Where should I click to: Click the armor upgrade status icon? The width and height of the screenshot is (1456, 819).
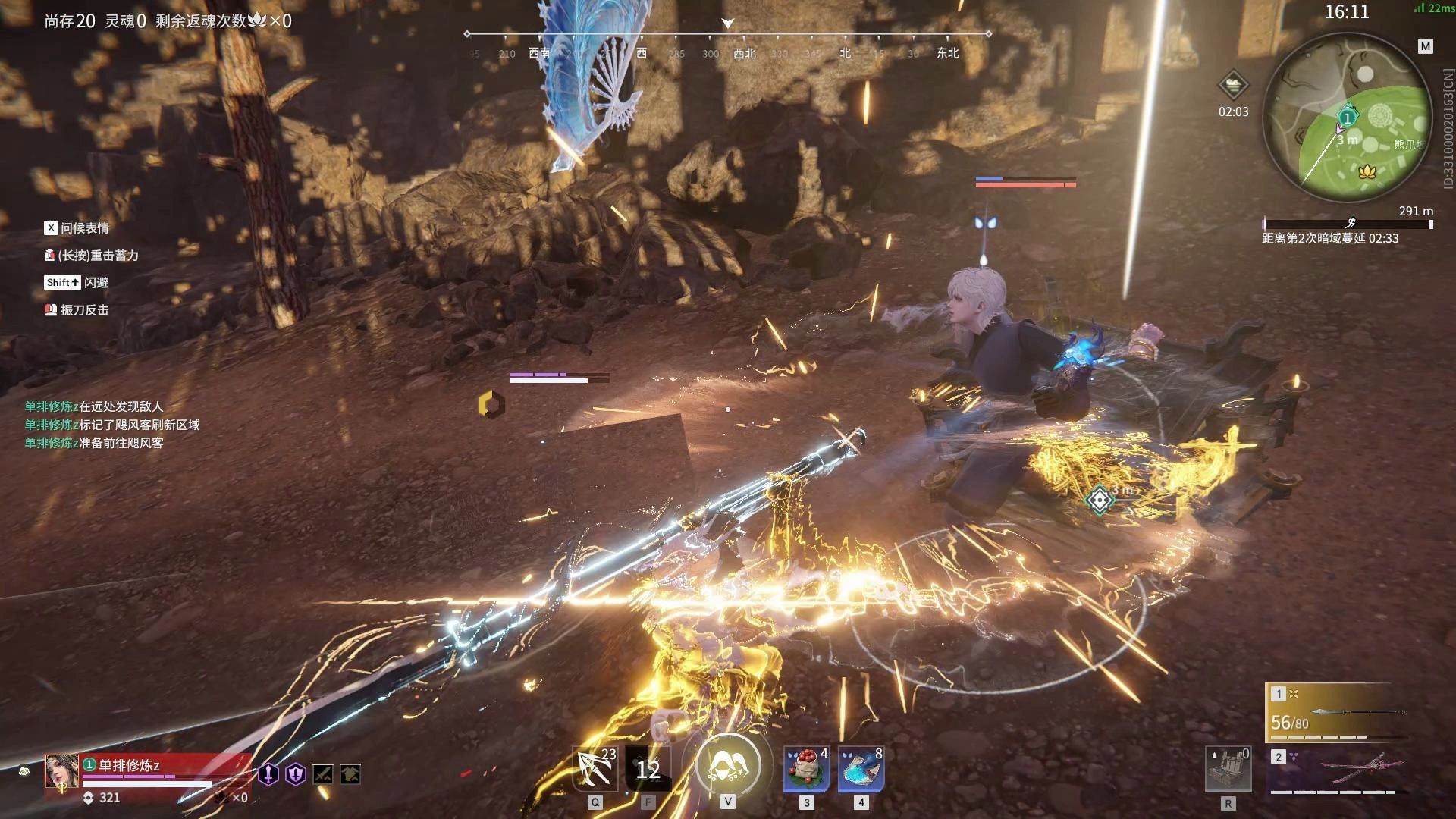coord(350,774)
